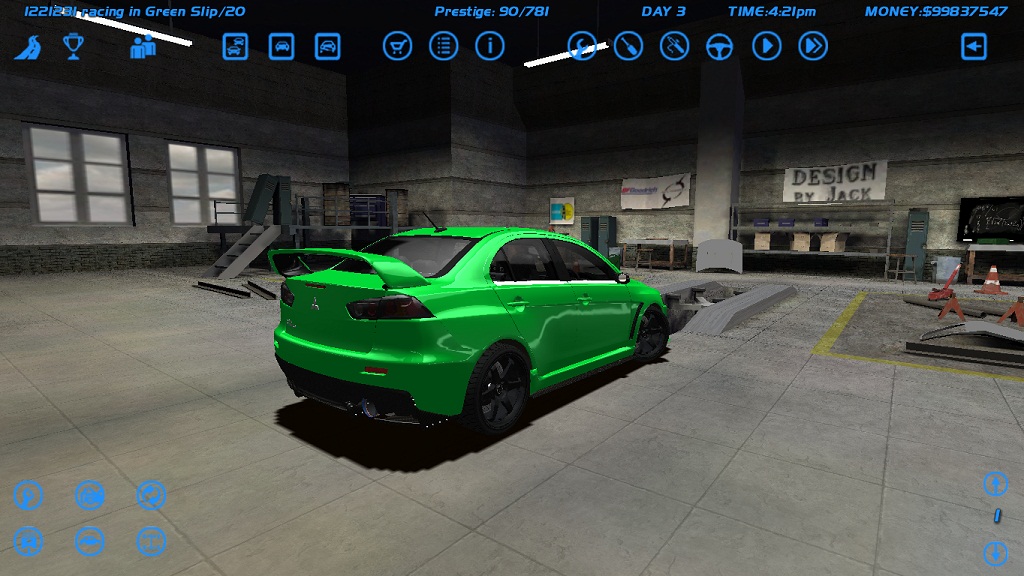Click the two-cars garage list icon
The width and height of the screenshot is (1024, 576).
click(235, 46)
